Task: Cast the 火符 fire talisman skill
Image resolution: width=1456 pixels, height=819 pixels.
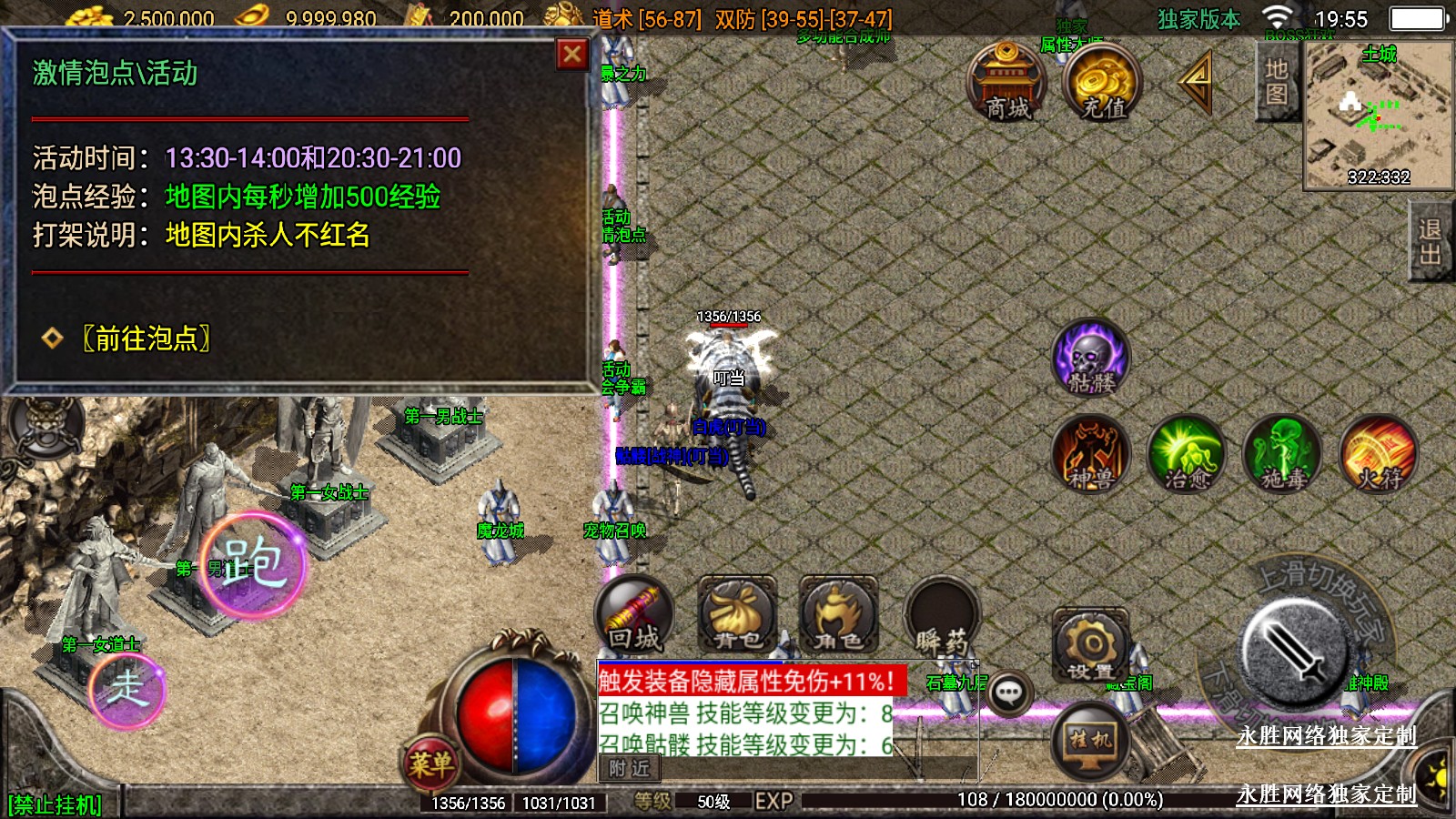Action: pyautogui.click(x=1380, y=454)
